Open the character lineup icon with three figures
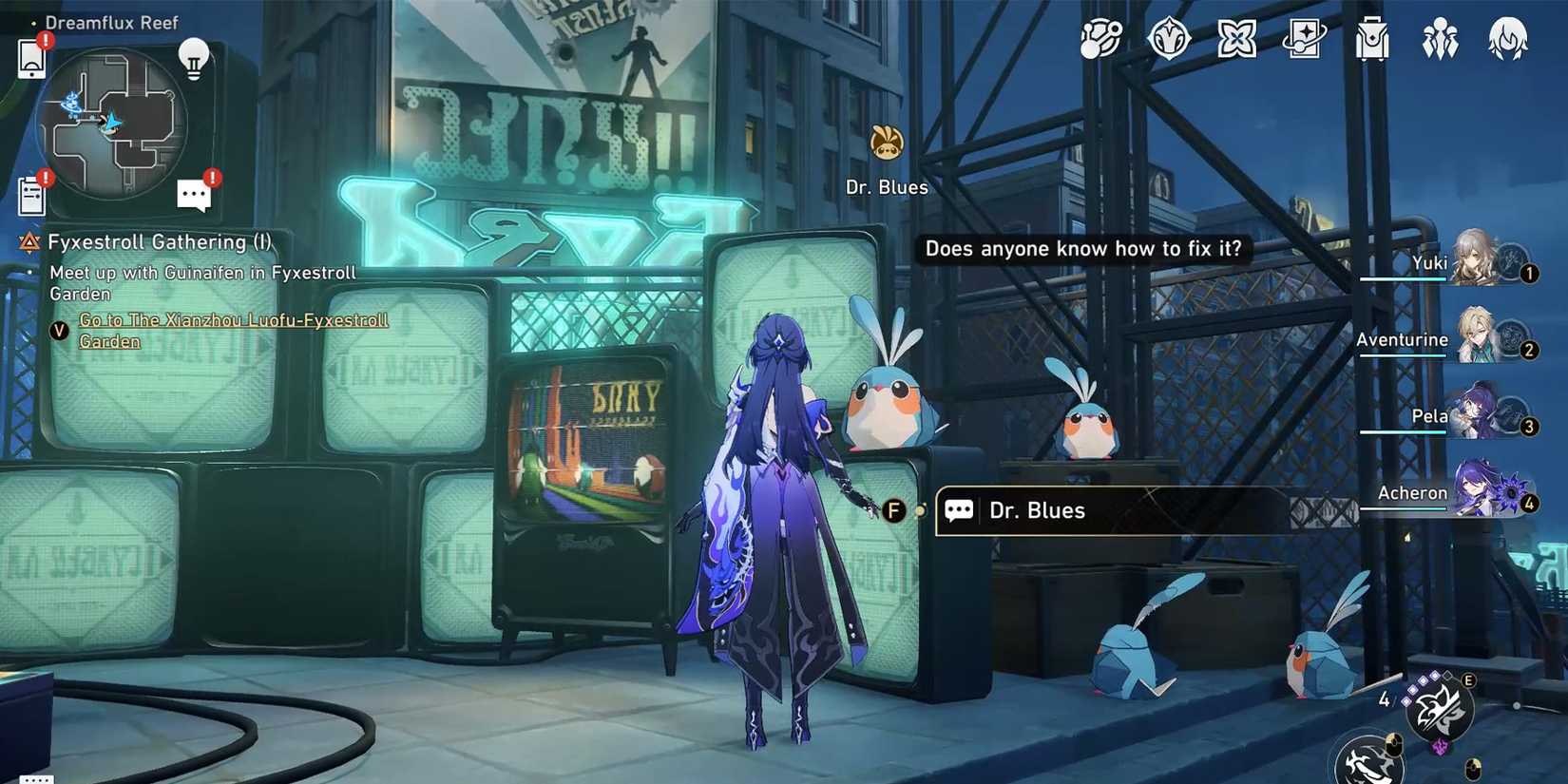This screenshot has height=784, width=1568. 1440,38
